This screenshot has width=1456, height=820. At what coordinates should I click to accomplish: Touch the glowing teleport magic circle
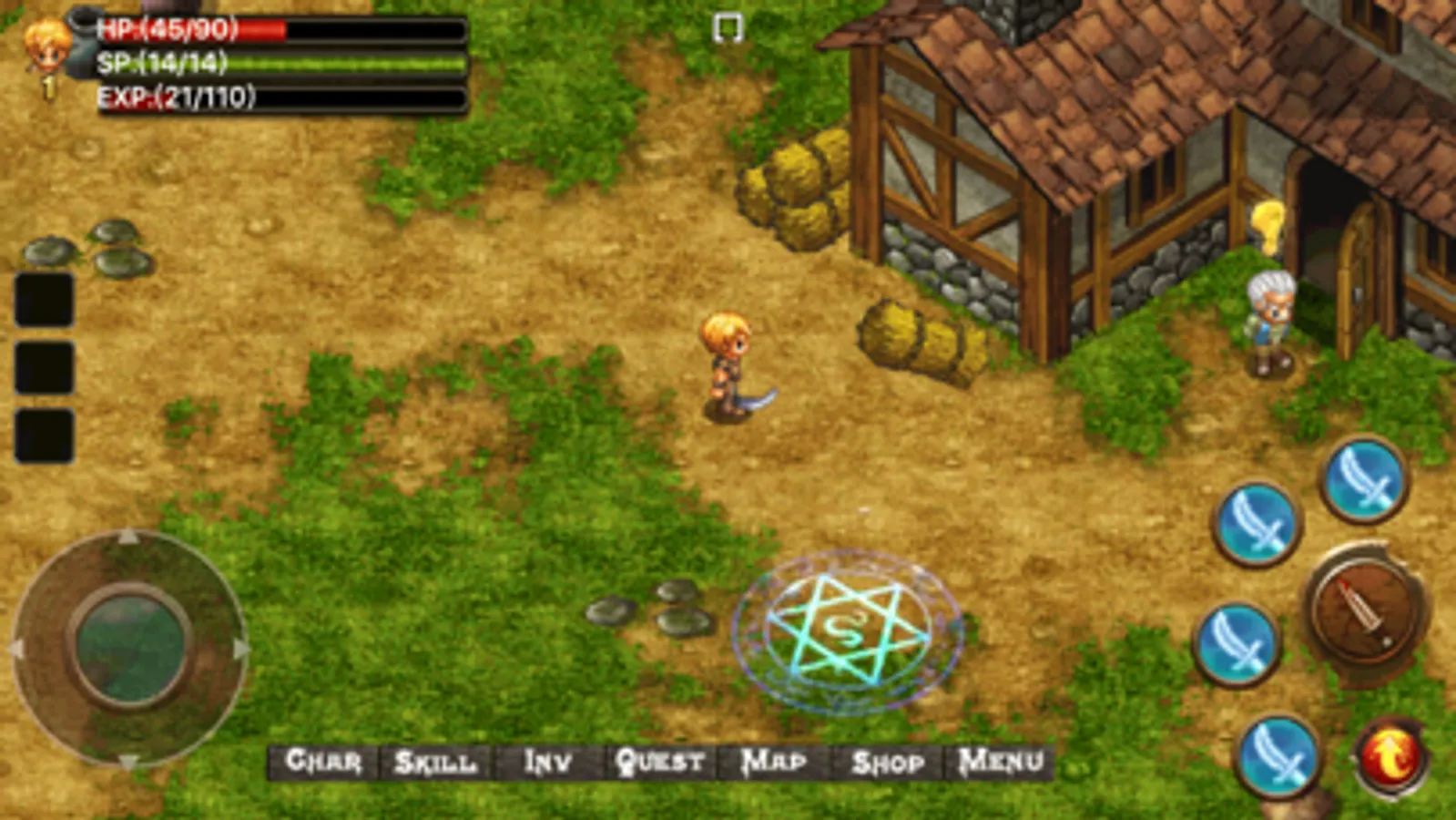[845, 627]
